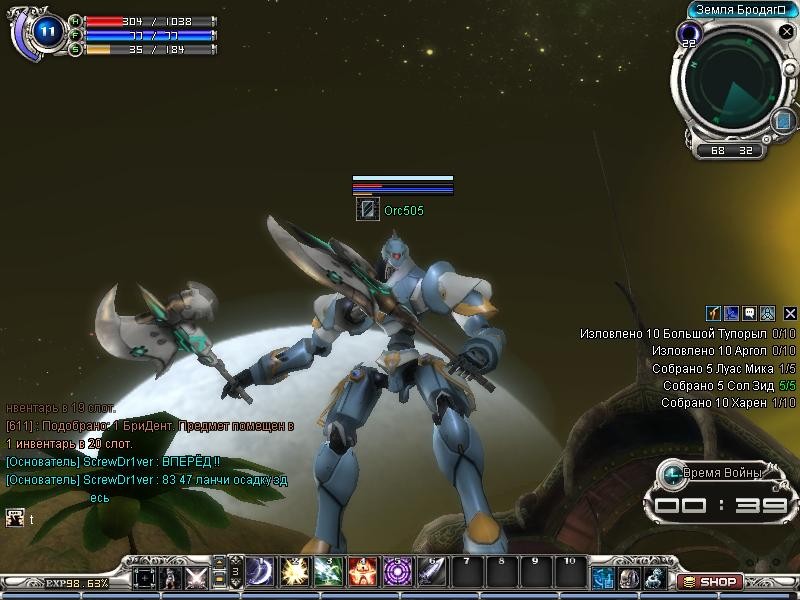
Task: Select the Orc505 target portrait icon
Action: click(x=367, y=210)
